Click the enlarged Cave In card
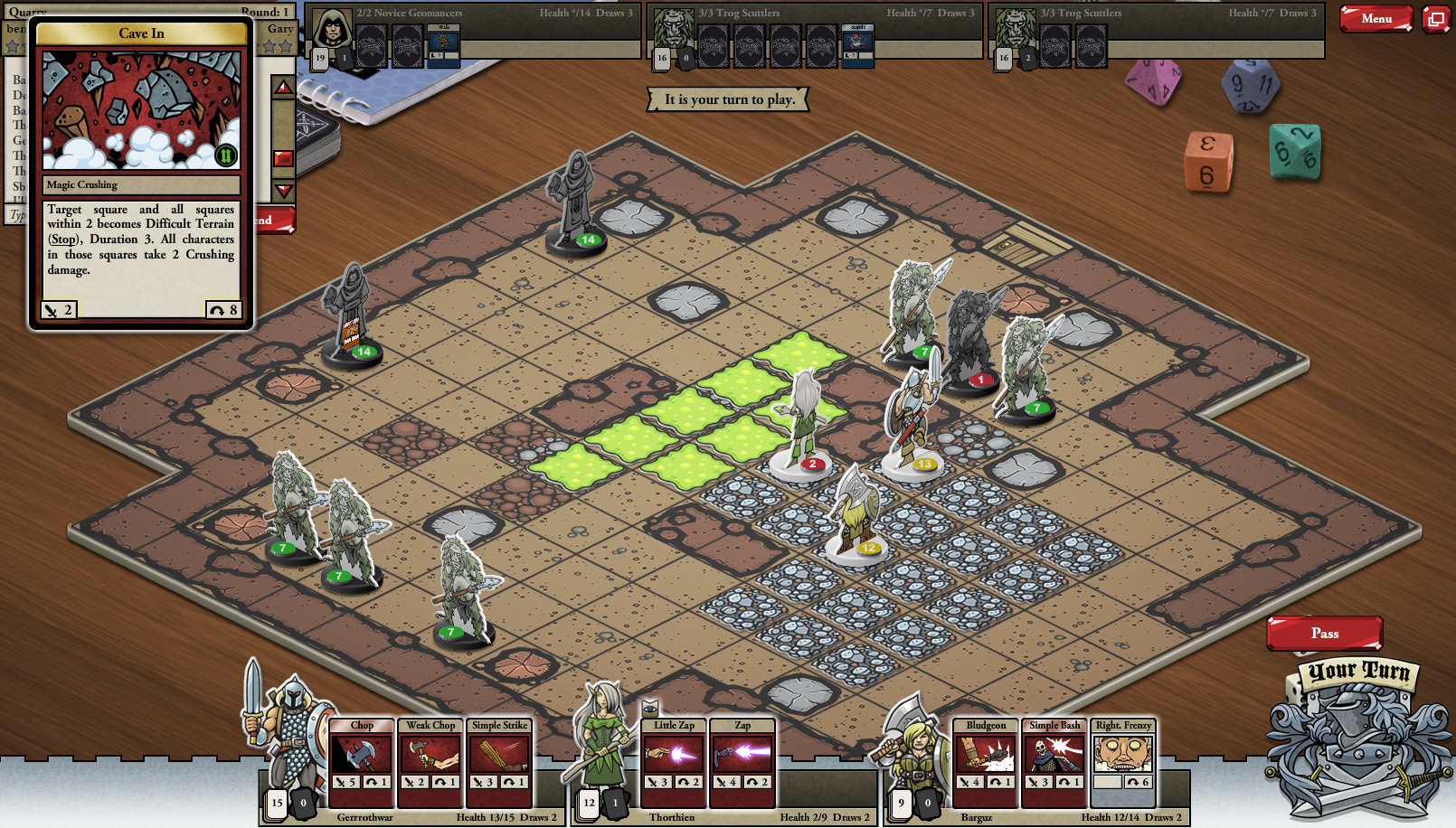The height and width of the screenshot is (828, 1456). coord(142,172)
